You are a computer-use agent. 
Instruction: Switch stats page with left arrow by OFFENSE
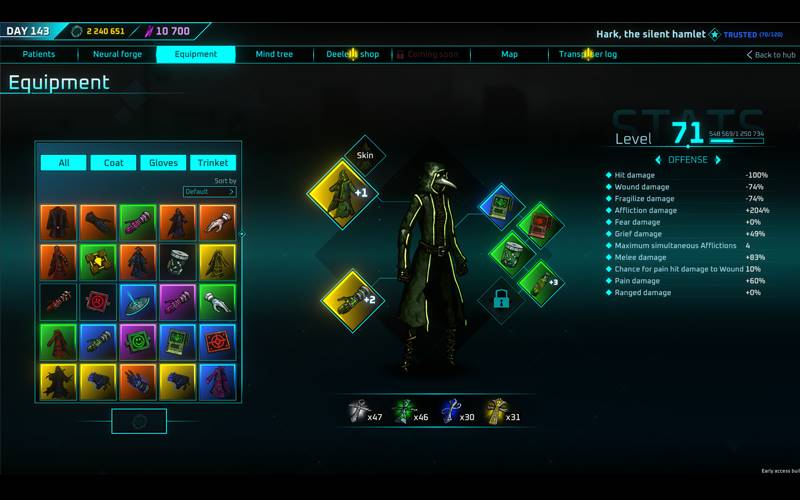pyautogui.click(x=657, y=159)
